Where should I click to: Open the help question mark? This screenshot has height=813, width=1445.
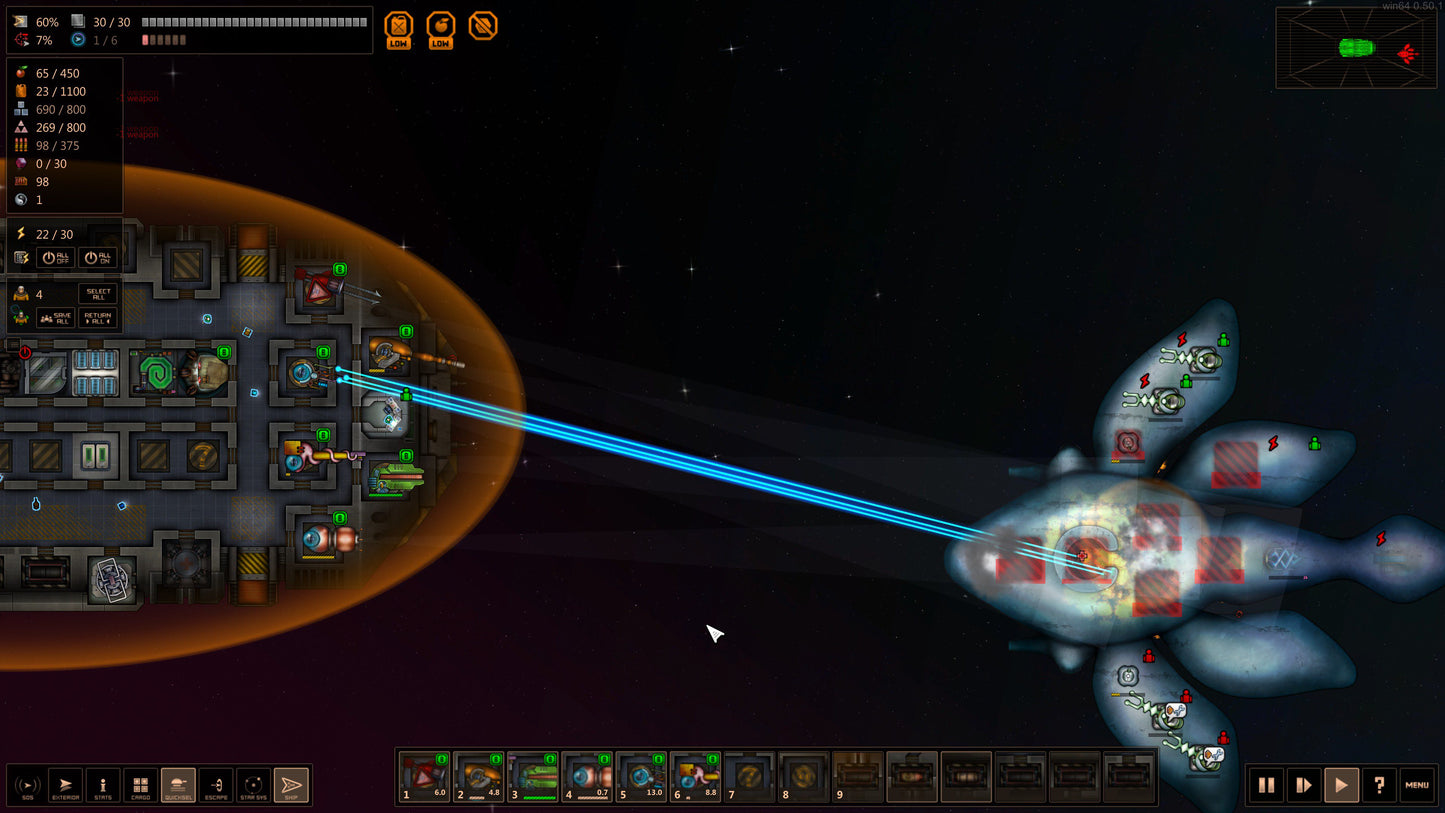coord(1379,785)
